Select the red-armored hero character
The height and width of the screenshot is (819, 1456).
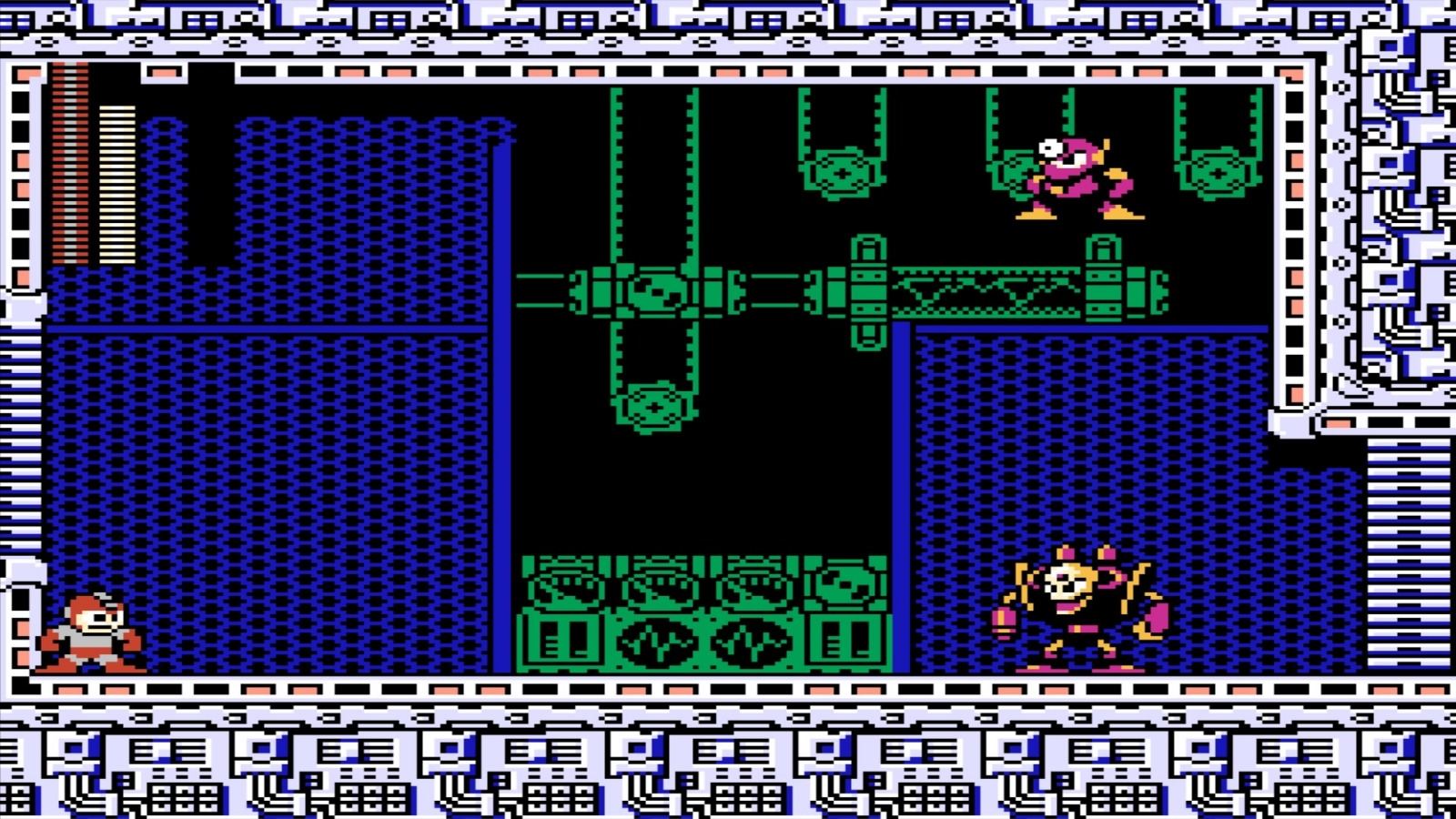91,632
